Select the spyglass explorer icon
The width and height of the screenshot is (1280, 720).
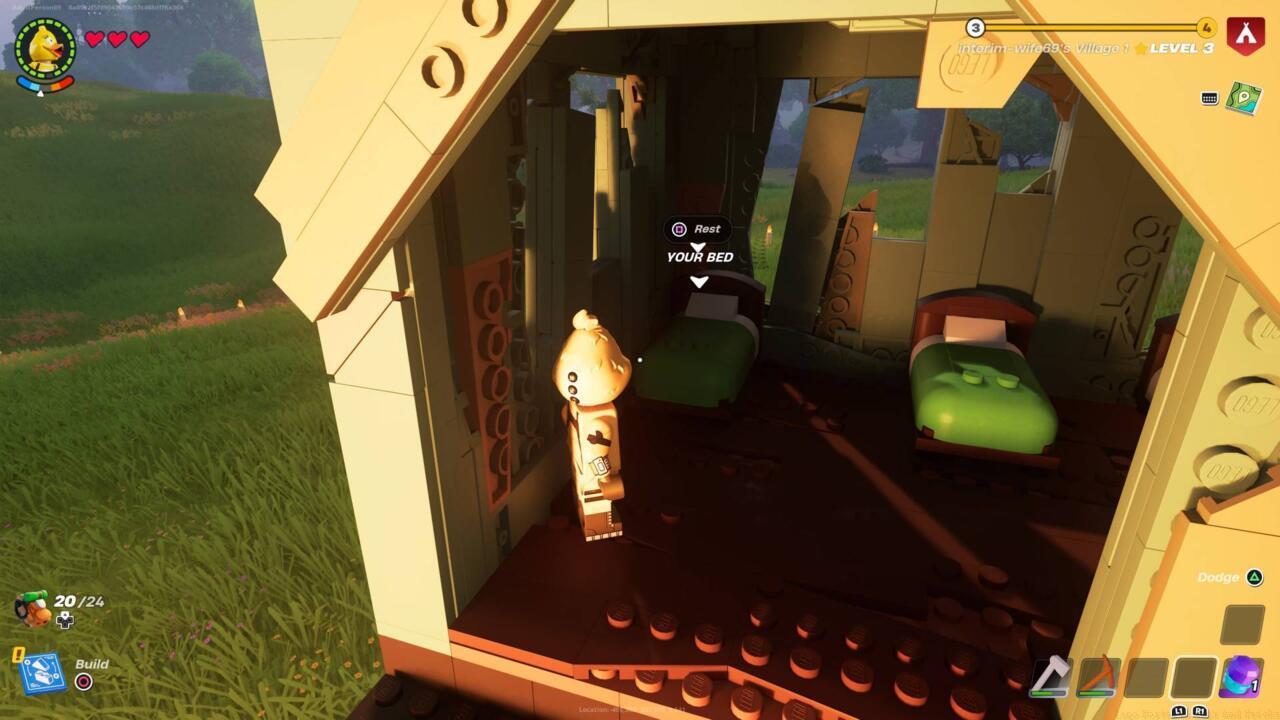click(33, 608)
